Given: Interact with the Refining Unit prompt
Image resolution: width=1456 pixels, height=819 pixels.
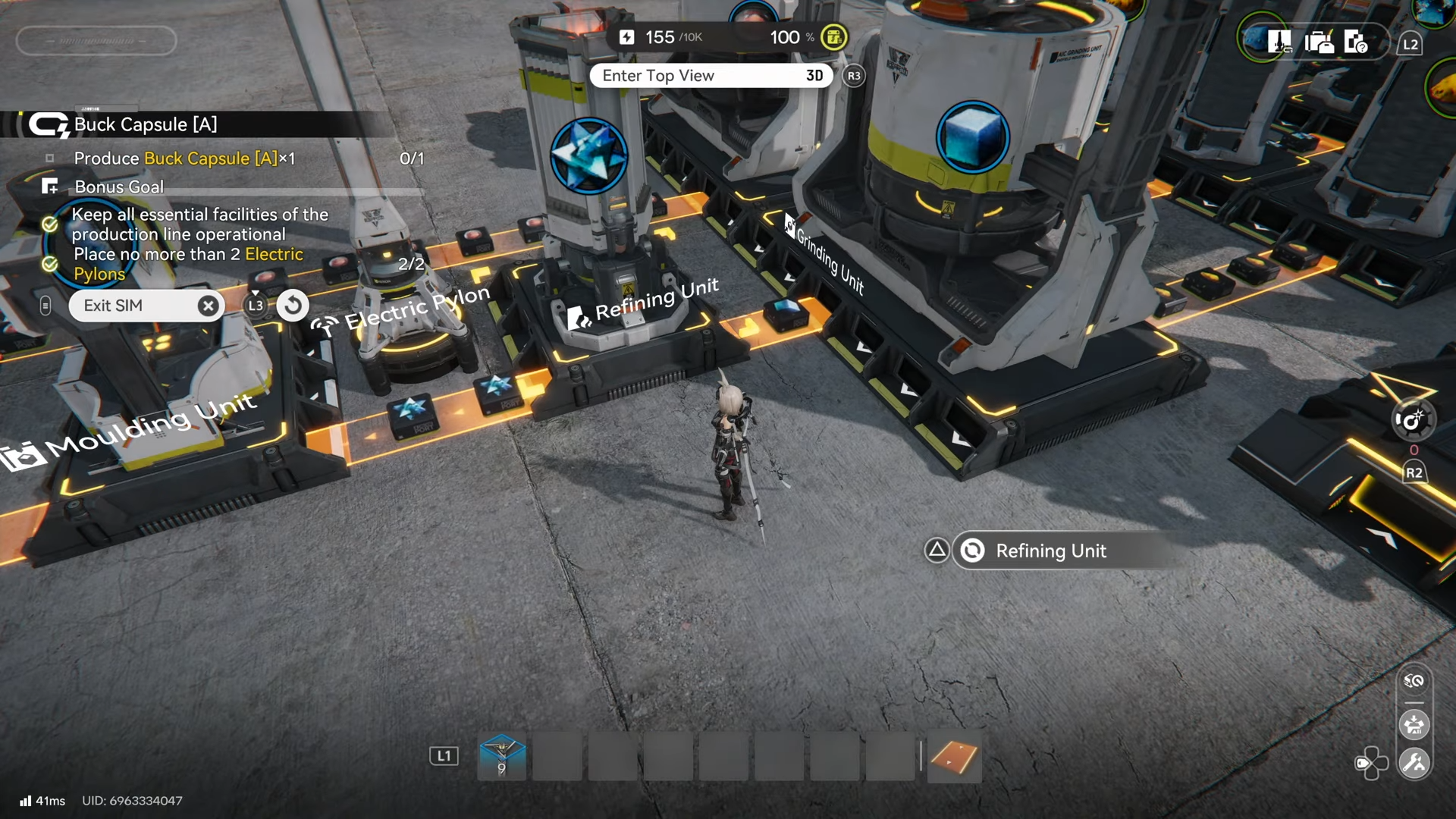Looking at the screenshot, I should (x=1050, y=551).
